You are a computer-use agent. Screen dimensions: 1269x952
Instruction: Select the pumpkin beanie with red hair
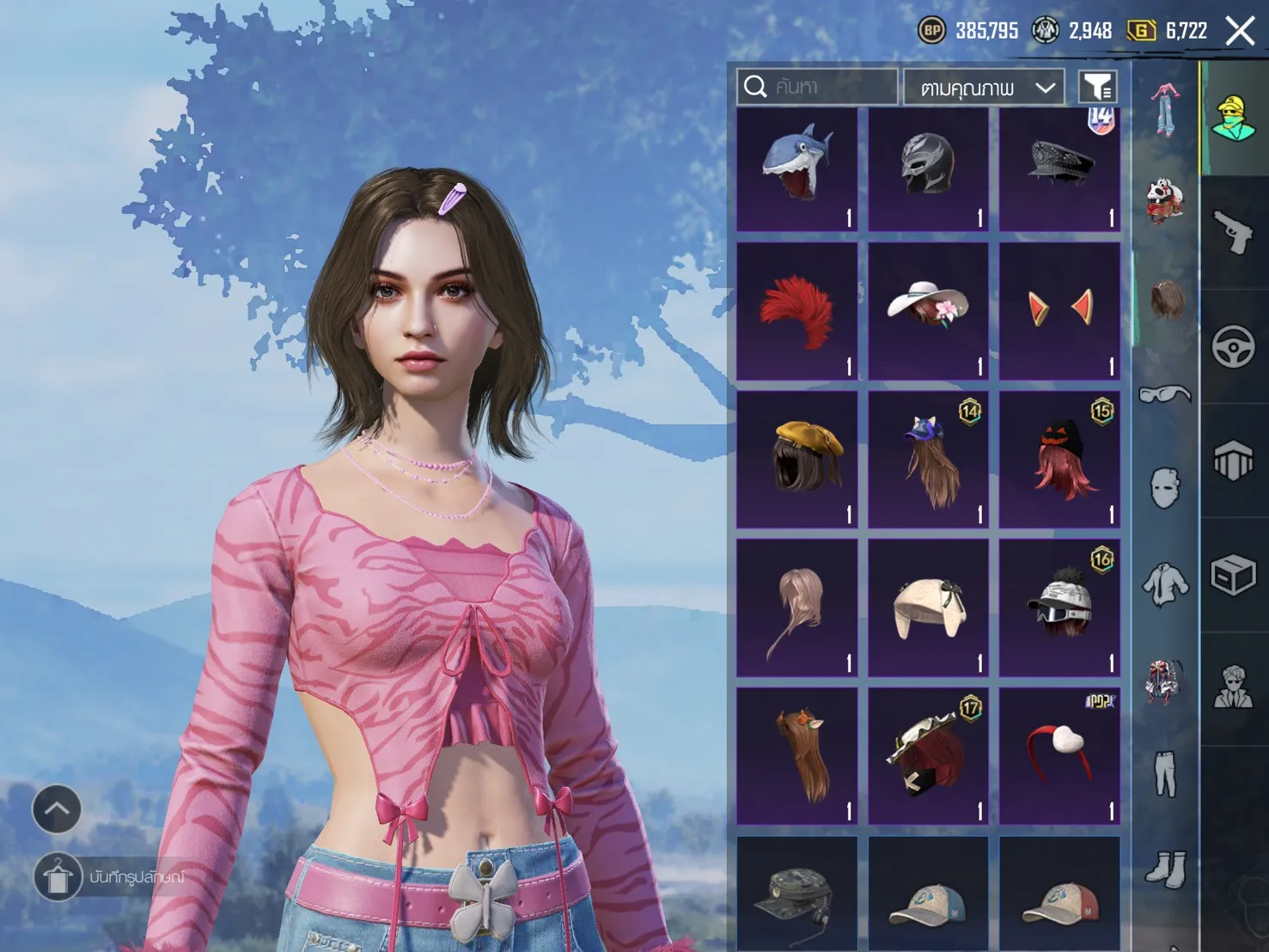pos(1059,460)
